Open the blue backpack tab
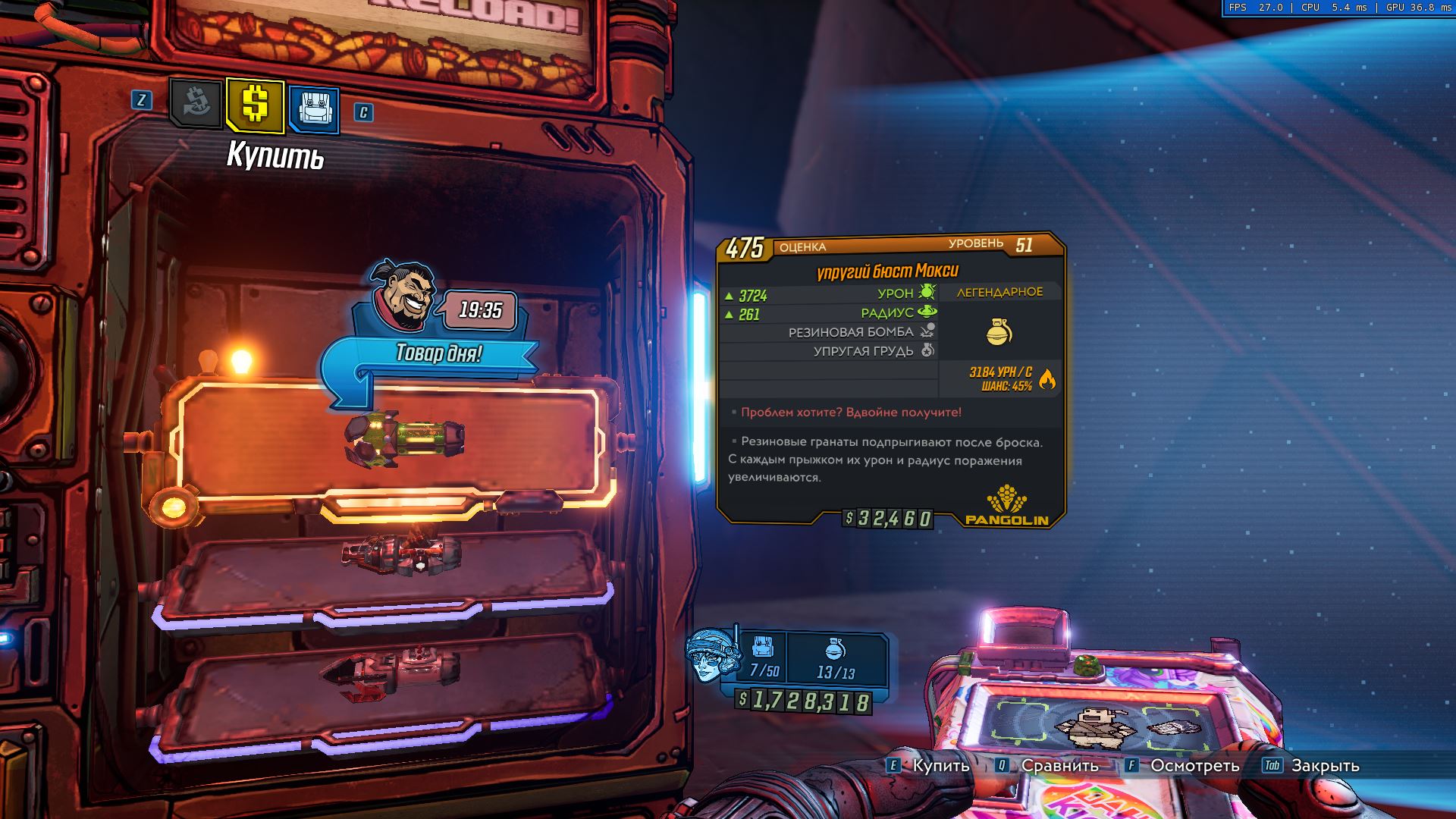The image size is (1456, 819). pos(313,110)
